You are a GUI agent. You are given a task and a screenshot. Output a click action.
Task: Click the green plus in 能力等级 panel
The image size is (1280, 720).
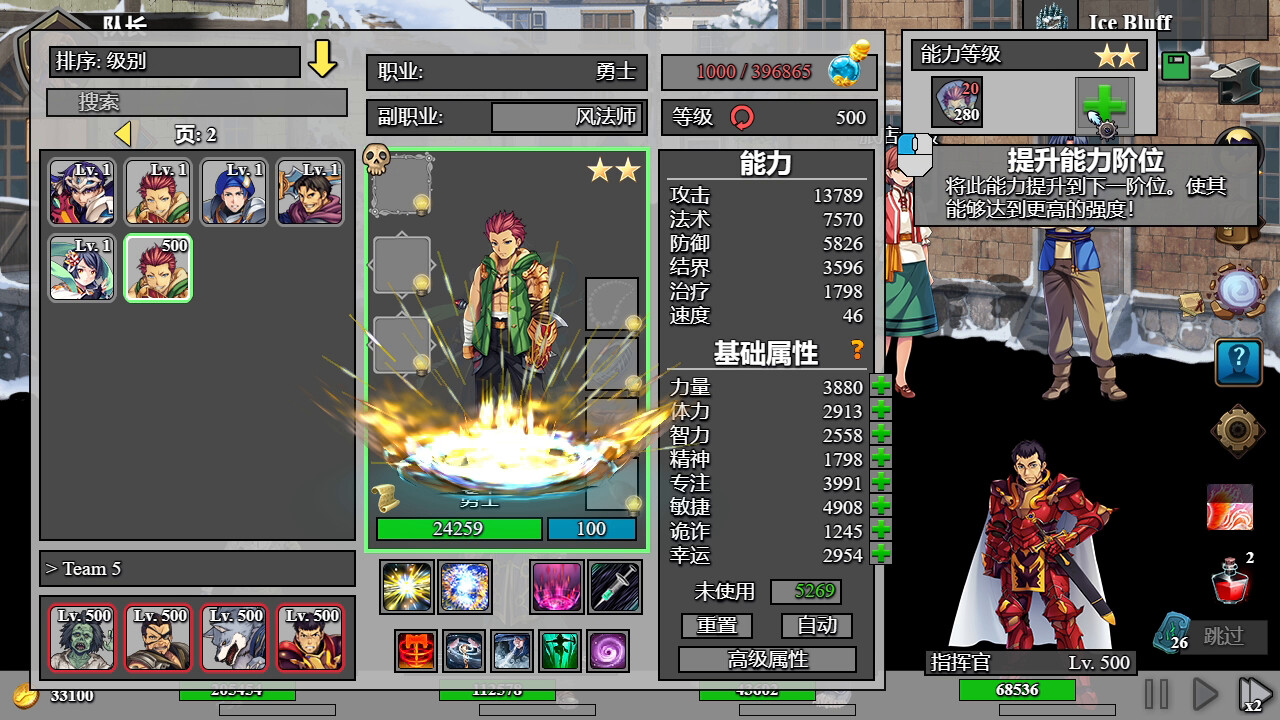1105,101
